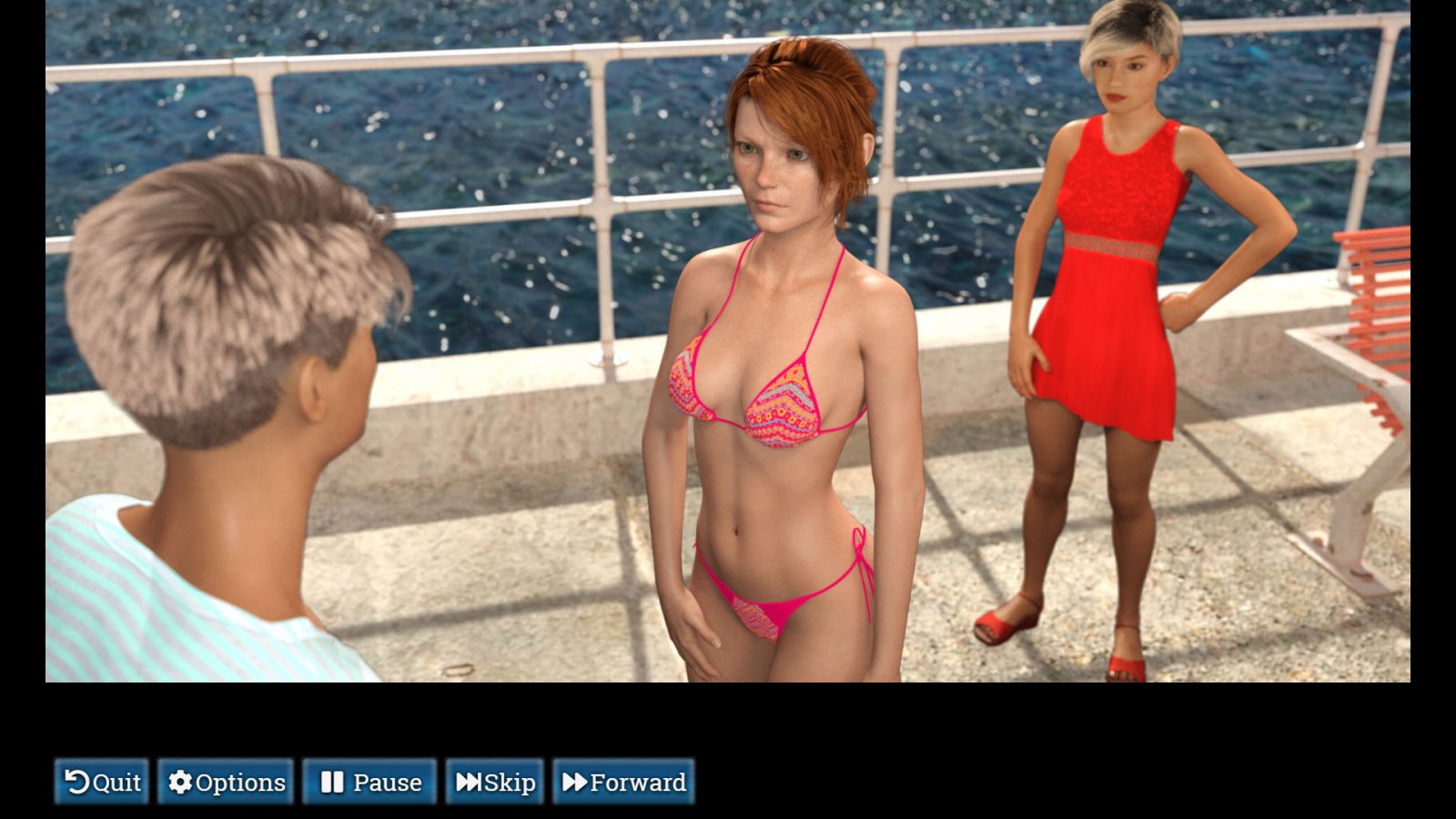The width and height of the screenshot is (1456, 819).
Task: Click the Forward button label text
Action: click(639, 782)
